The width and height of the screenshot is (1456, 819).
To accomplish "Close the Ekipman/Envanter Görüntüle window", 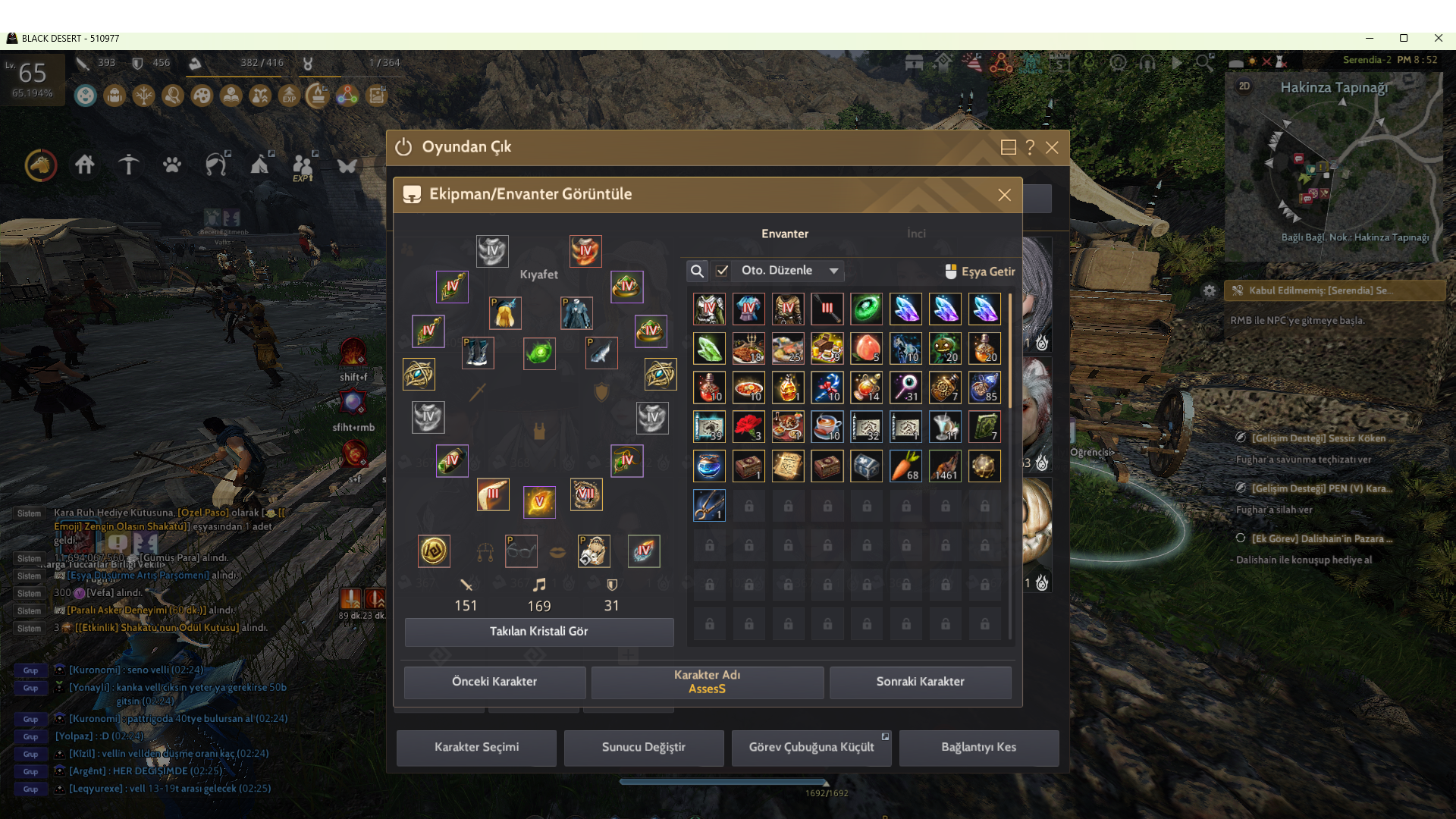I will (x=1004, y=195).
